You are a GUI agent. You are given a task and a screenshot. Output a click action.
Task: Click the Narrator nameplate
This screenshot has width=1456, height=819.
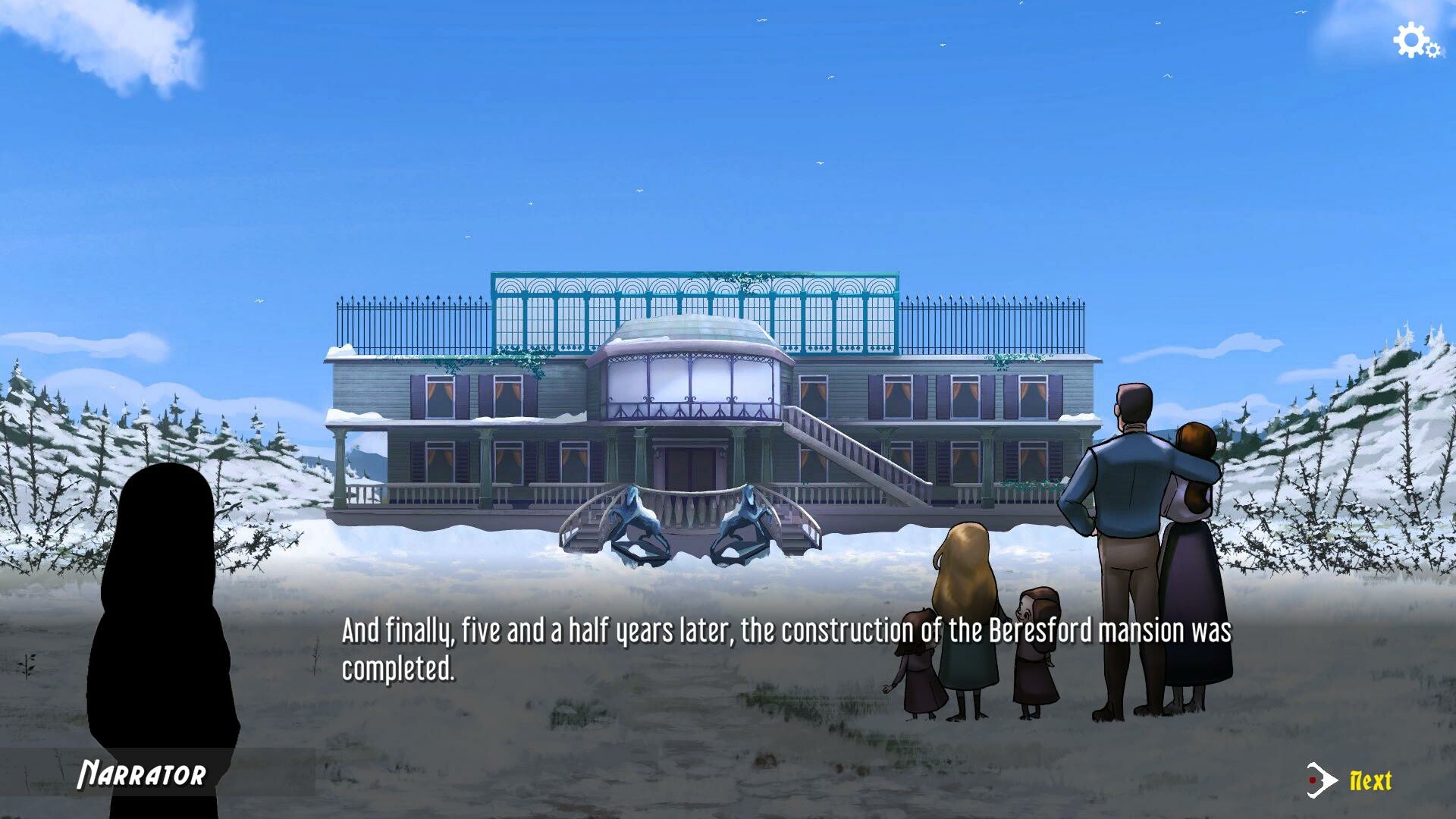tap(143, 775)
